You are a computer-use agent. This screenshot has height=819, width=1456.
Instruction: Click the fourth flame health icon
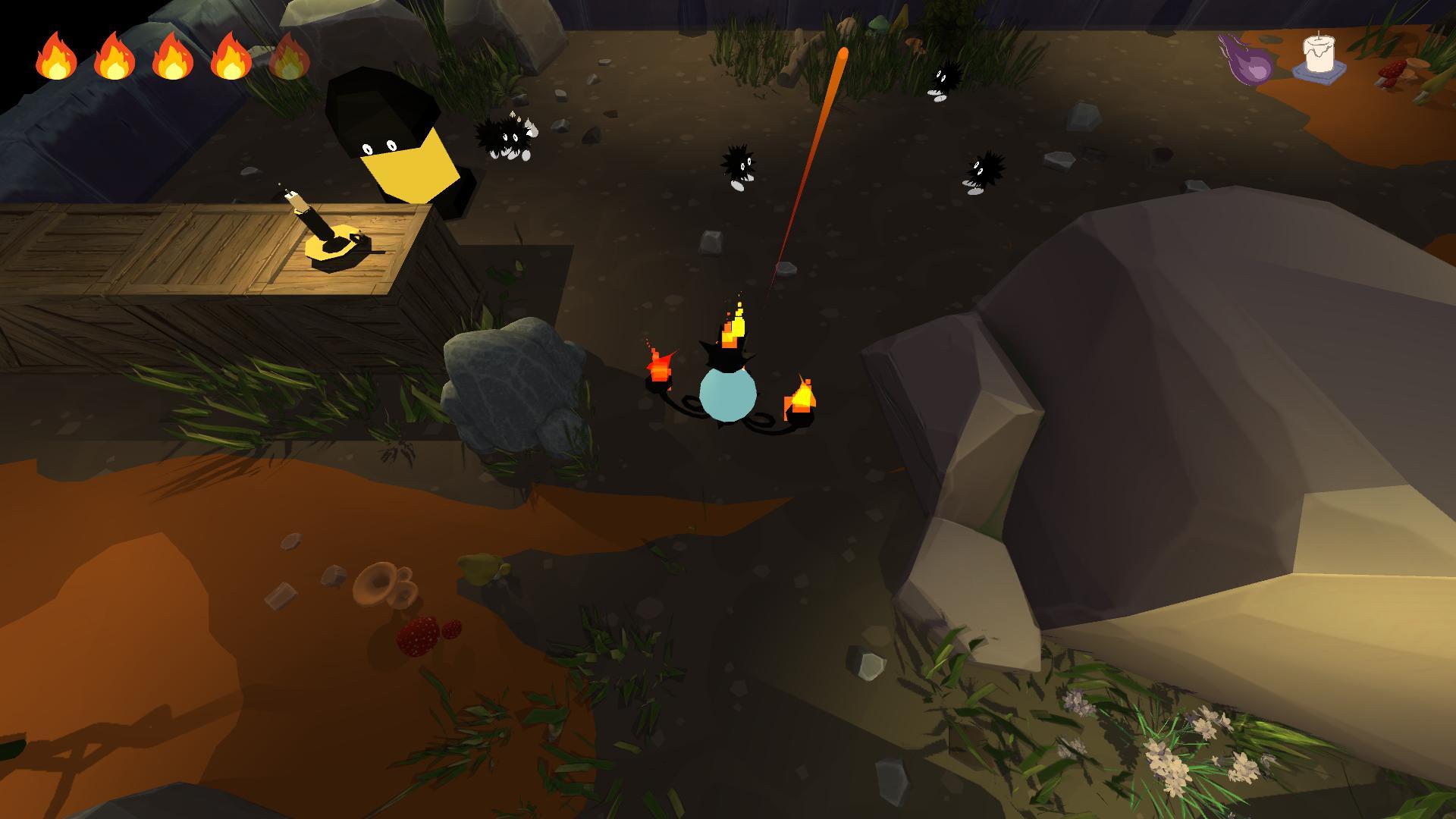(x=231, y=55)
